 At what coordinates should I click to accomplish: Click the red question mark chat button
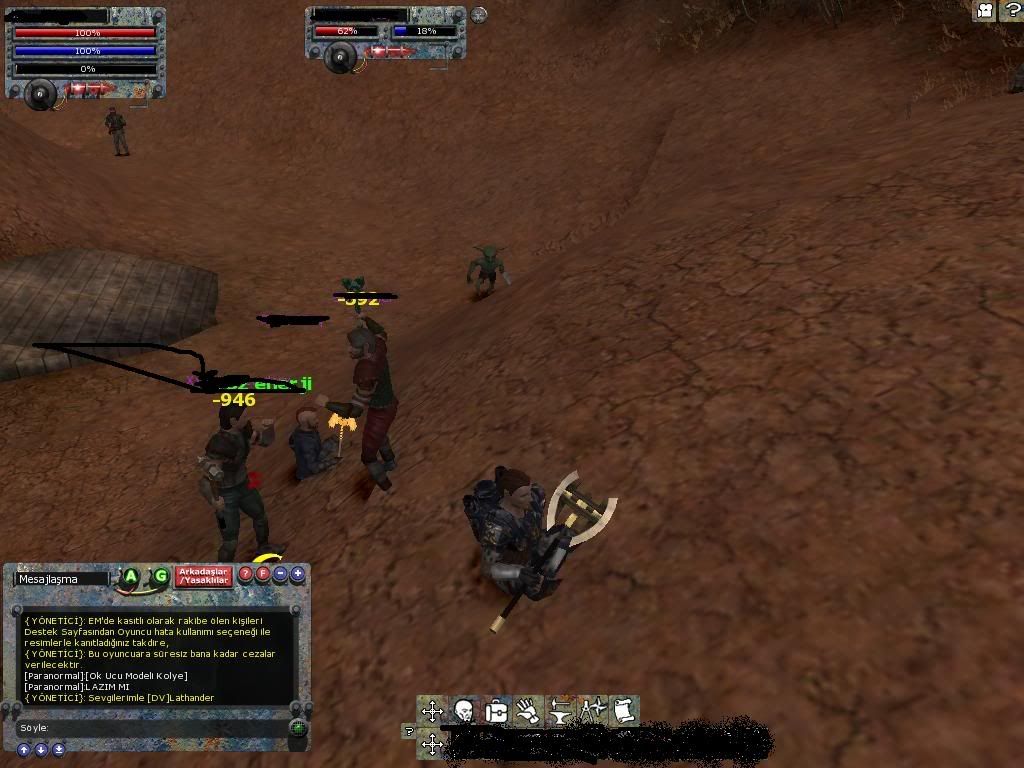click(246, 574)
